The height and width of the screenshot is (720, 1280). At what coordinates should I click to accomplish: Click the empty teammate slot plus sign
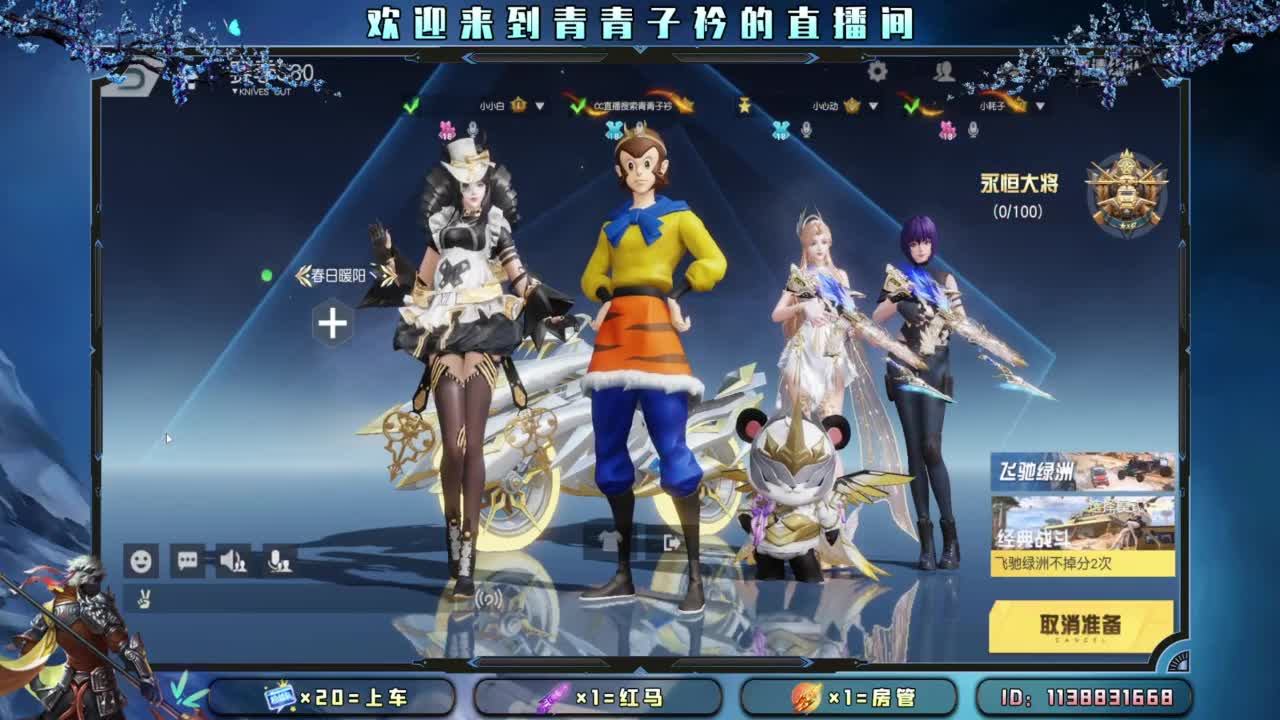pos(331,321)
